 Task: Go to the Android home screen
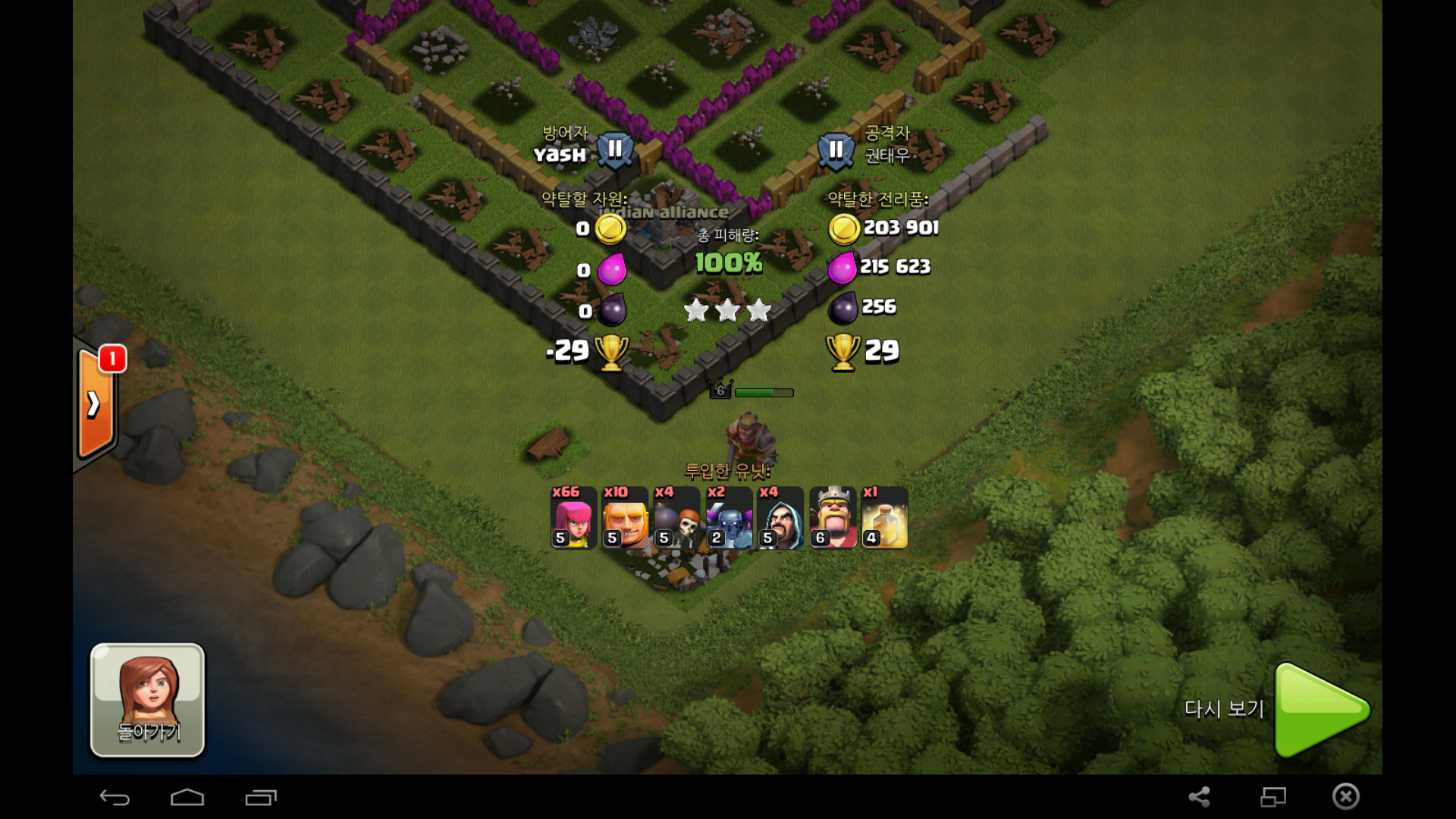pyautogui.click(x=187, y=797)
